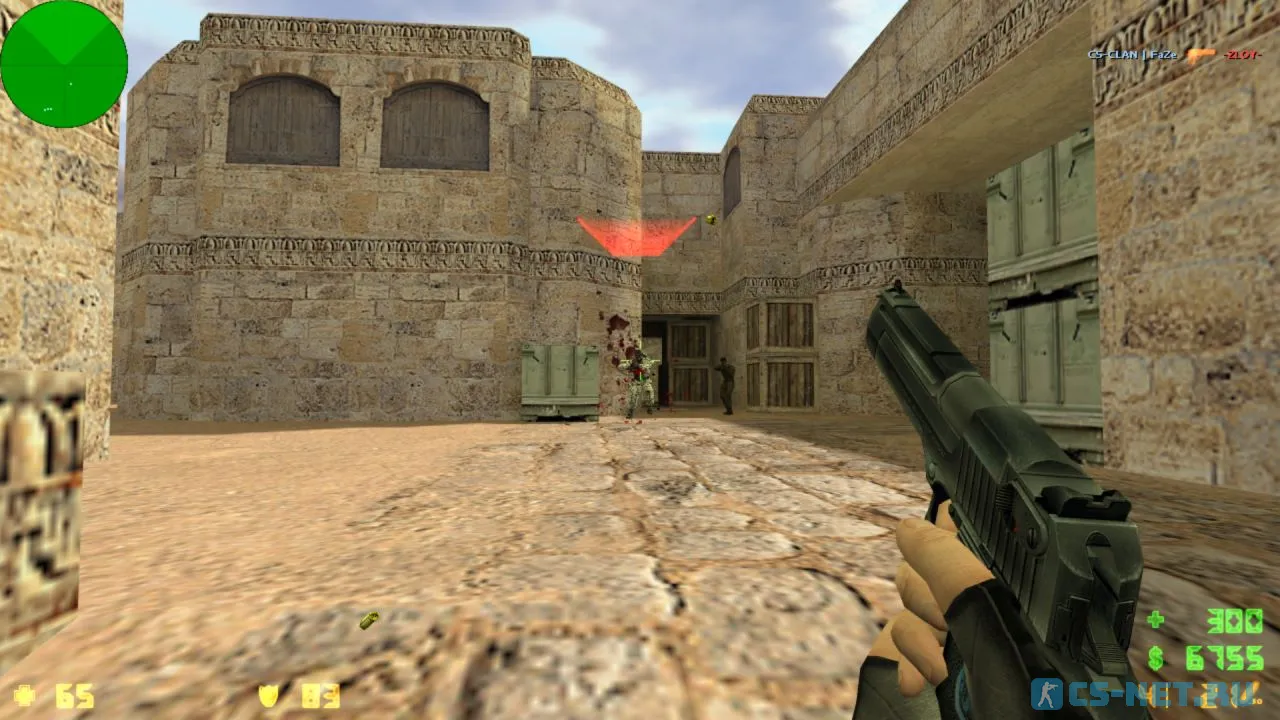Click the dollar sign icon before 6755

click(x=1154, y=656)
